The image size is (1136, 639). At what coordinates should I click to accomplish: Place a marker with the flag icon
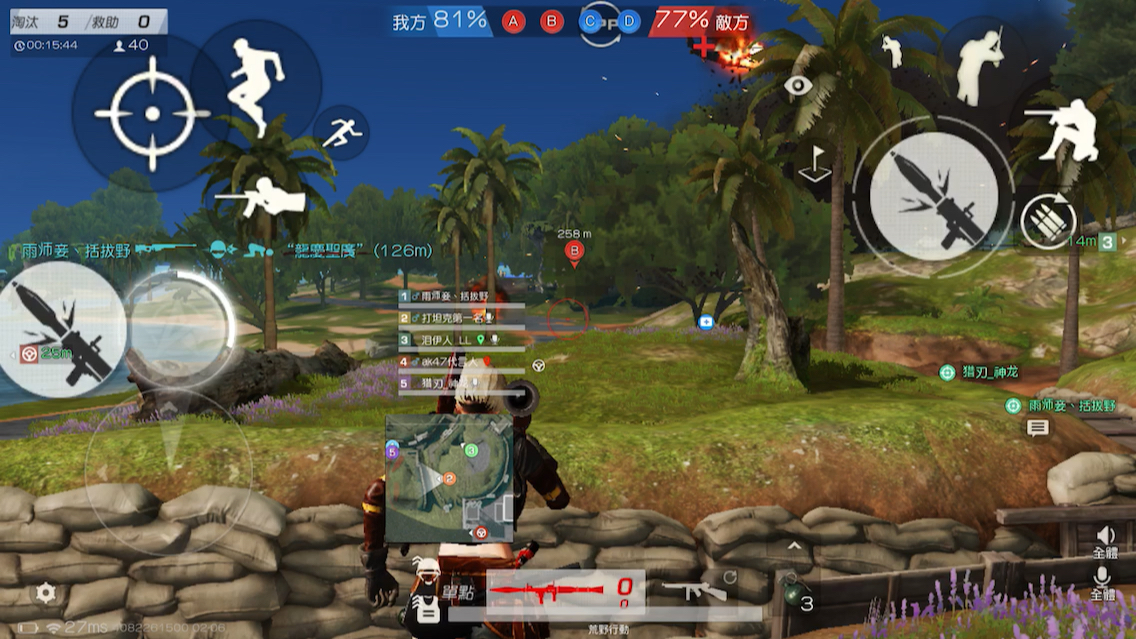815,164
